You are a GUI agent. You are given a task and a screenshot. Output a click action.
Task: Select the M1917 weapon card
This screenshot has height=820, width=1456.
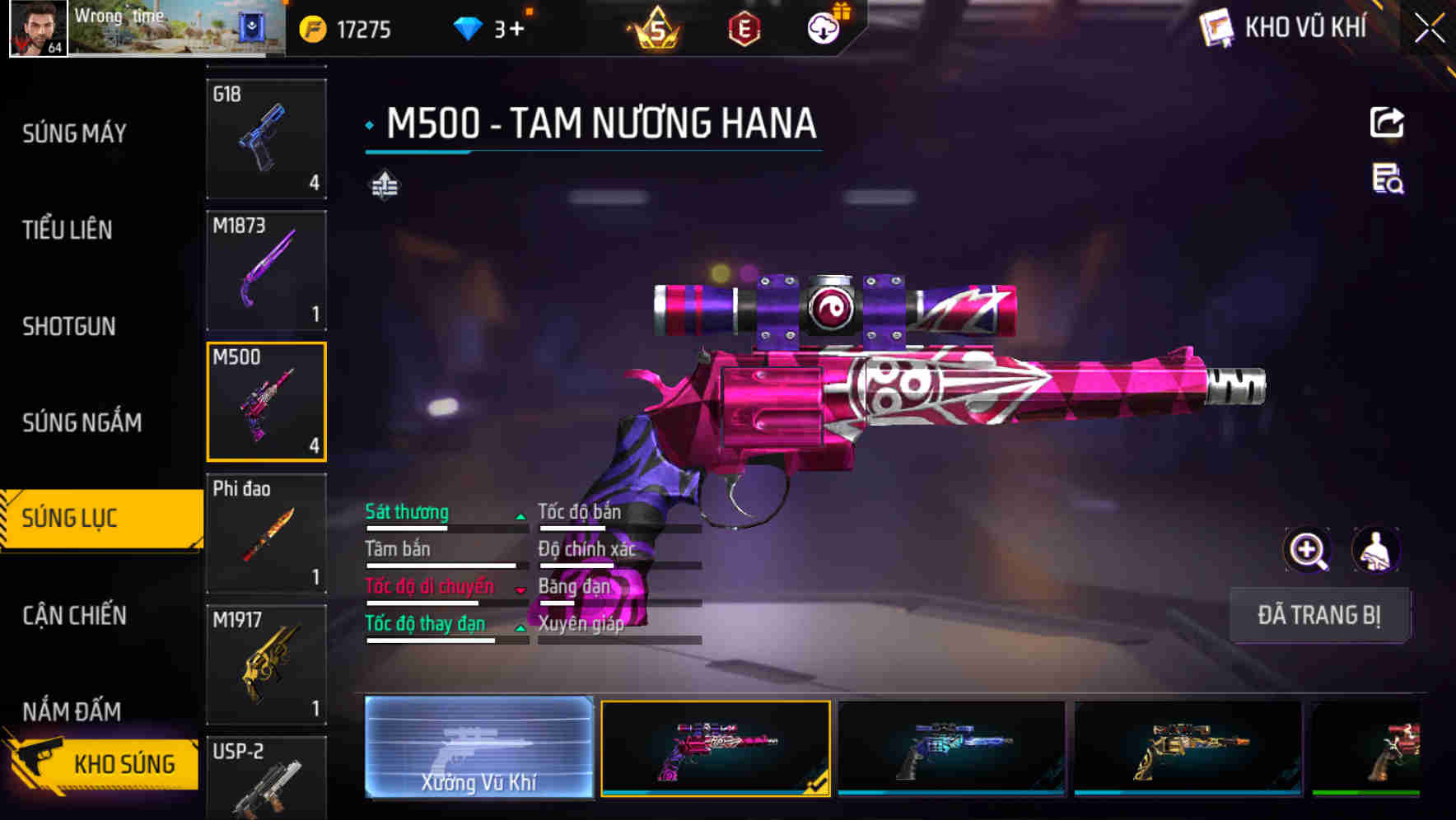click(x=265, y=664)
